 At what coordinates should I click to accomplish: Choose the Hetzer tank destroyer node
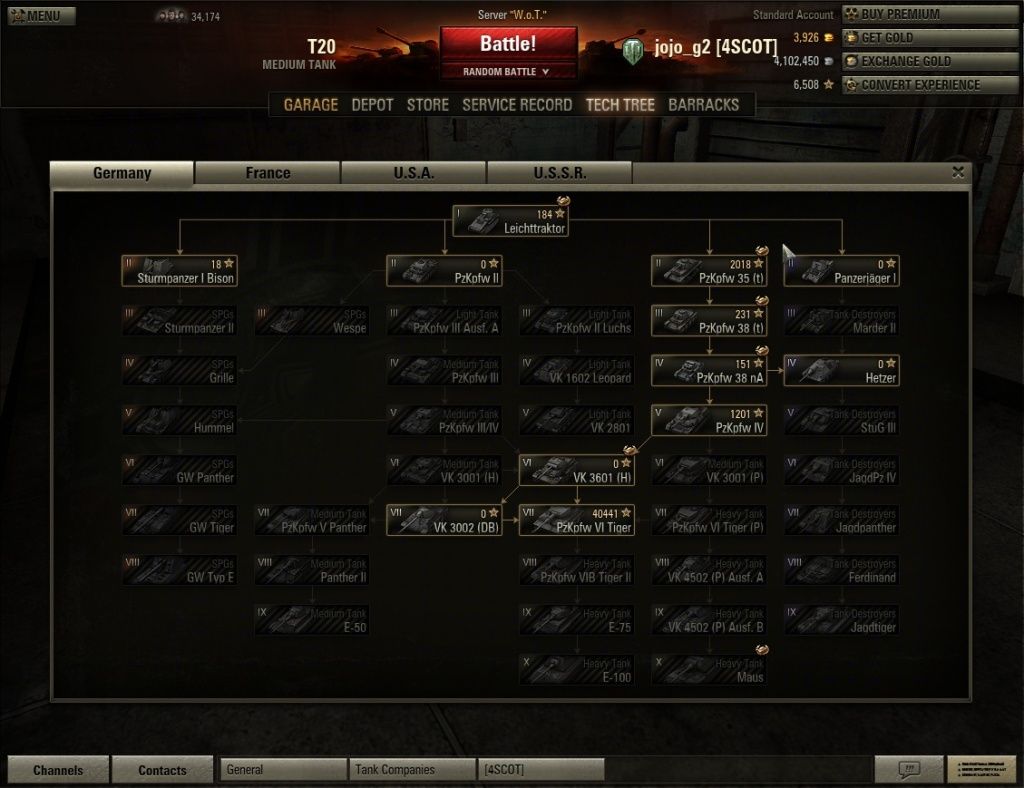841,371
